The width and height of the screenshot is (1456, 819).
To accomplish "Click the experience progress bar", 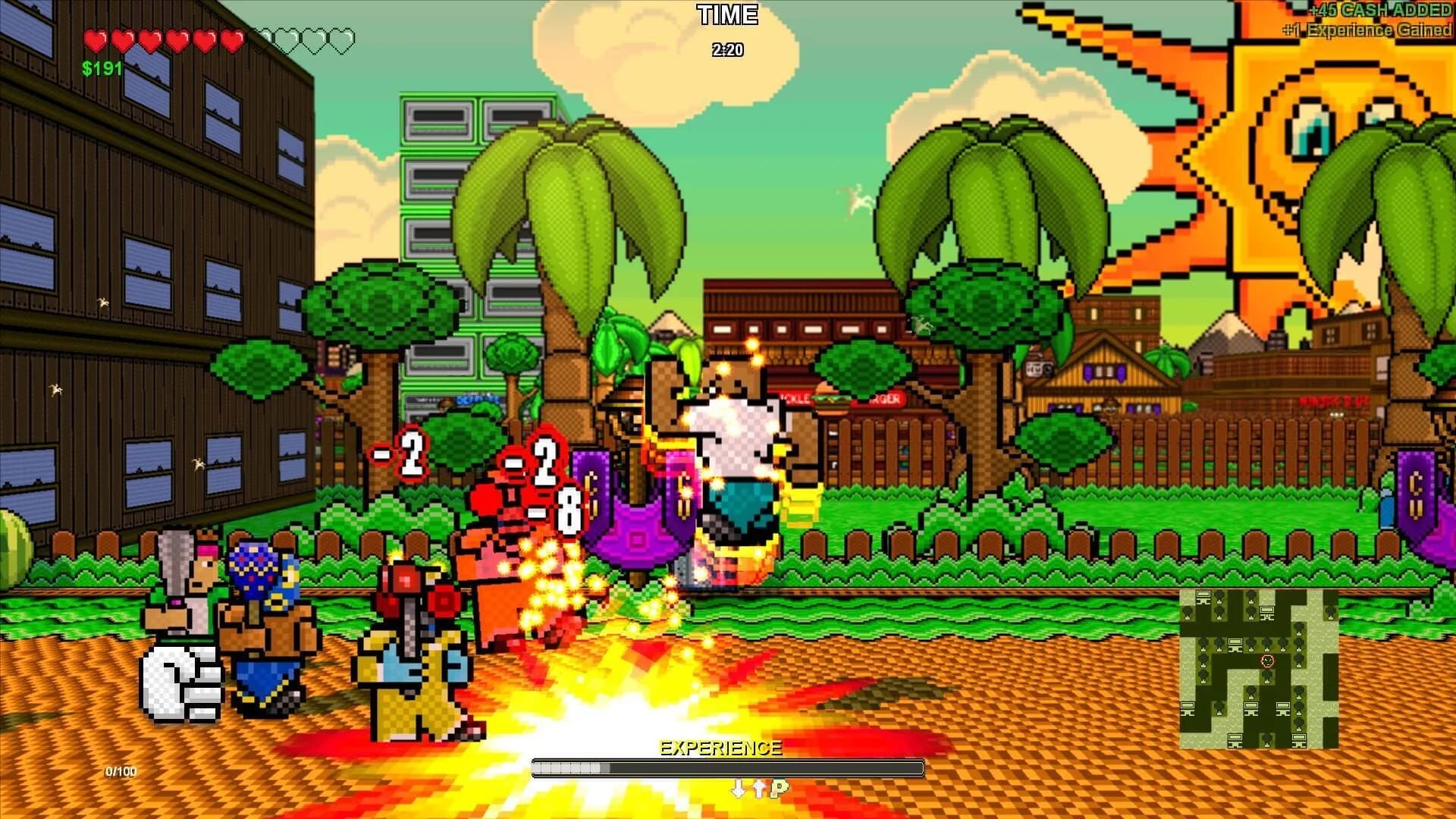I will tap(728, 767).
